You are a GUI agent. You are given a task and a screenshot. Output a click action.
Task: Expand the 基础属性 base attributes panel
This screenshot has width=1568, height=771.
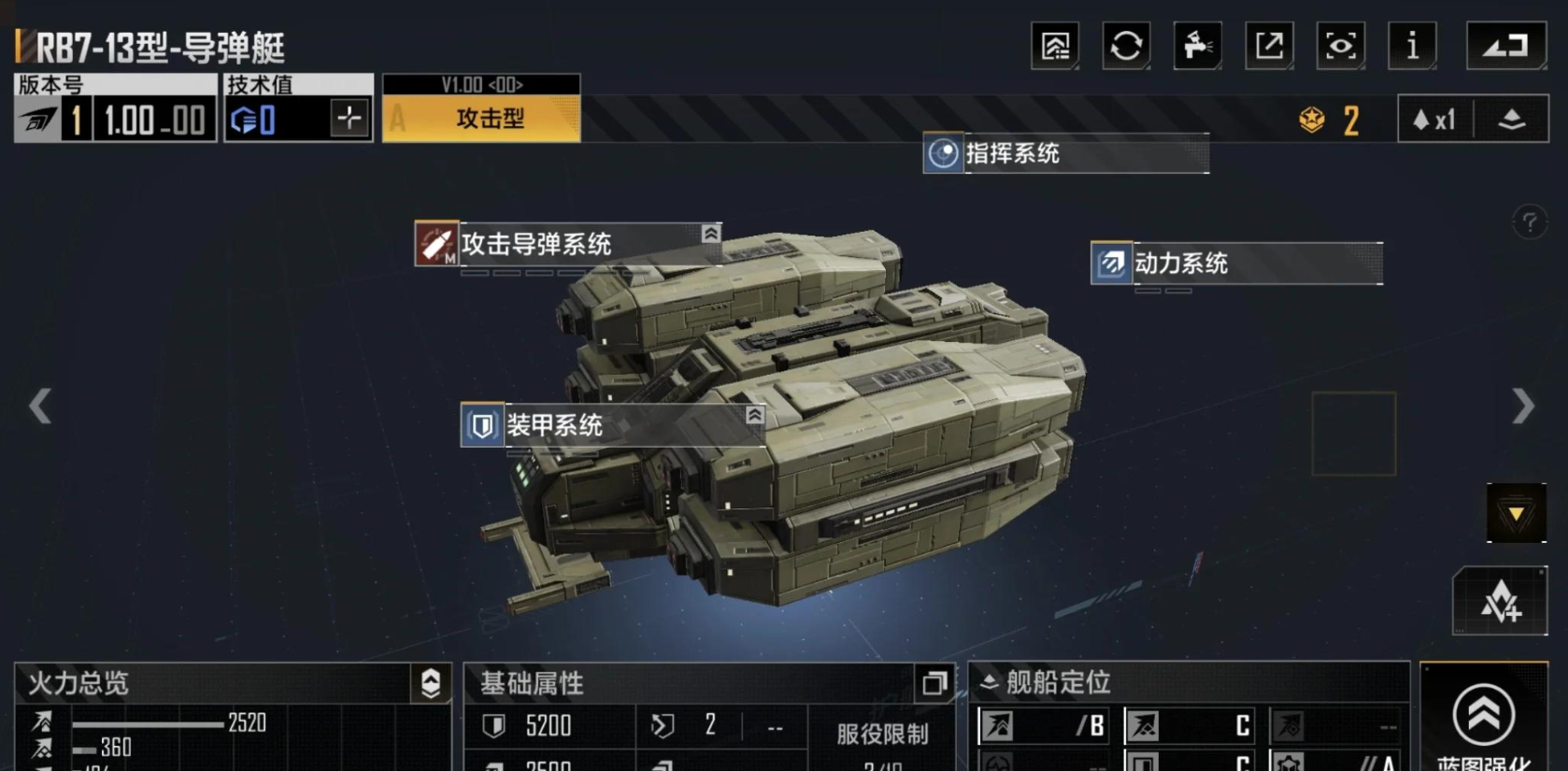click(934, 683)
